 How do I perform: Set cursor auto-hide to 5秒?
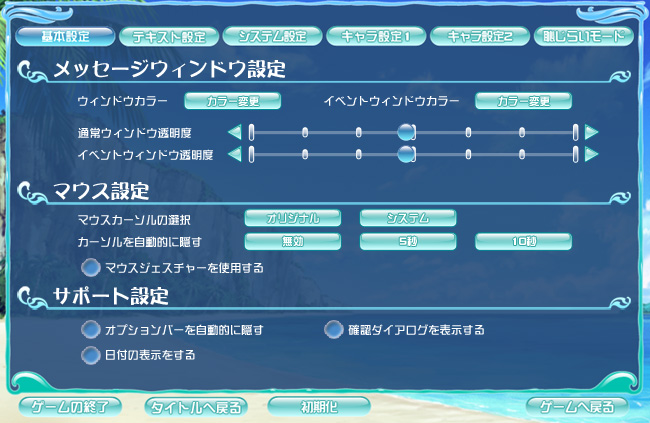(408, 241)
